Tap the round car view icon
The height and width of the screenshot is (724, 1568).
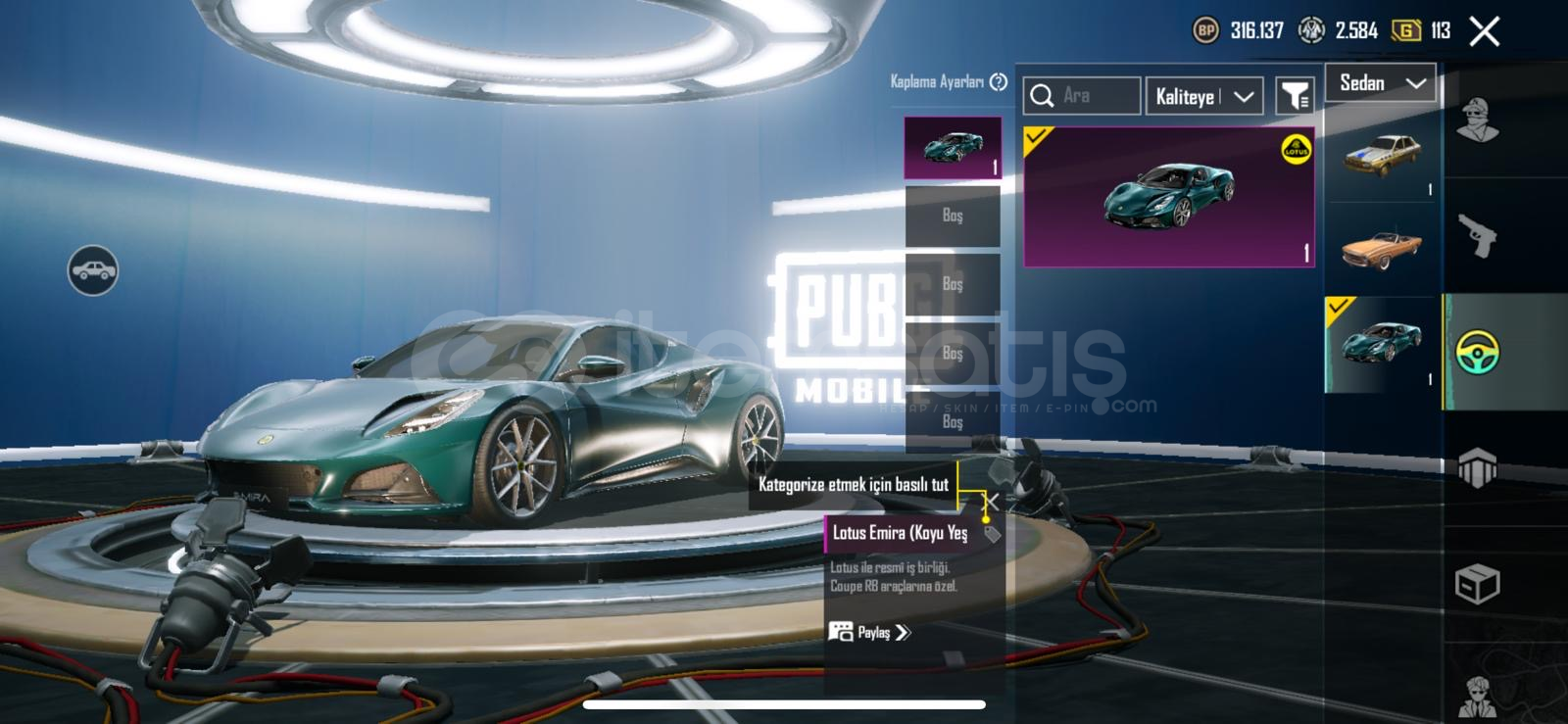coord(93,270)
